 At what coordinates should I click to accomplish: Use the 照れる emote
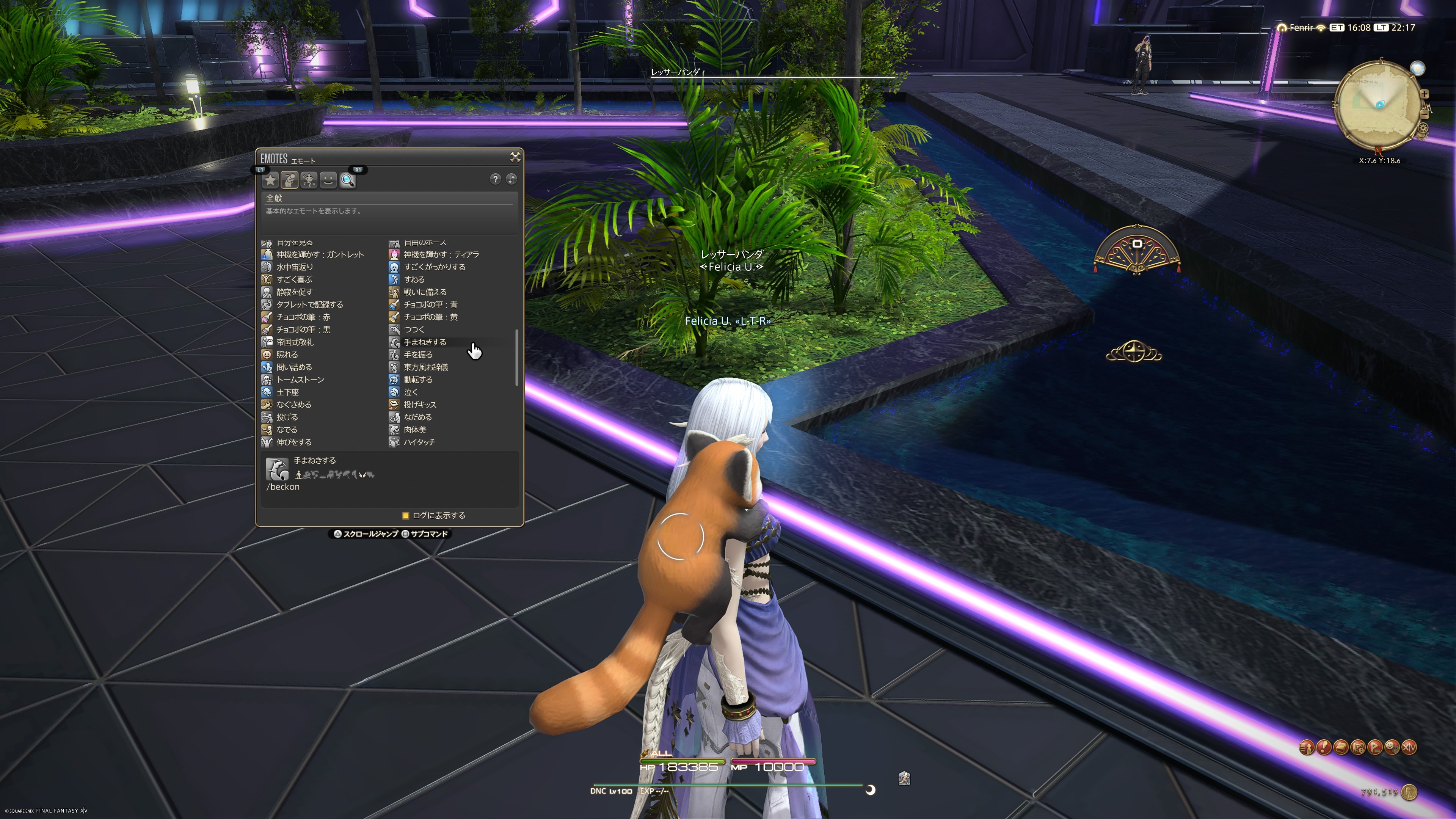287,355
